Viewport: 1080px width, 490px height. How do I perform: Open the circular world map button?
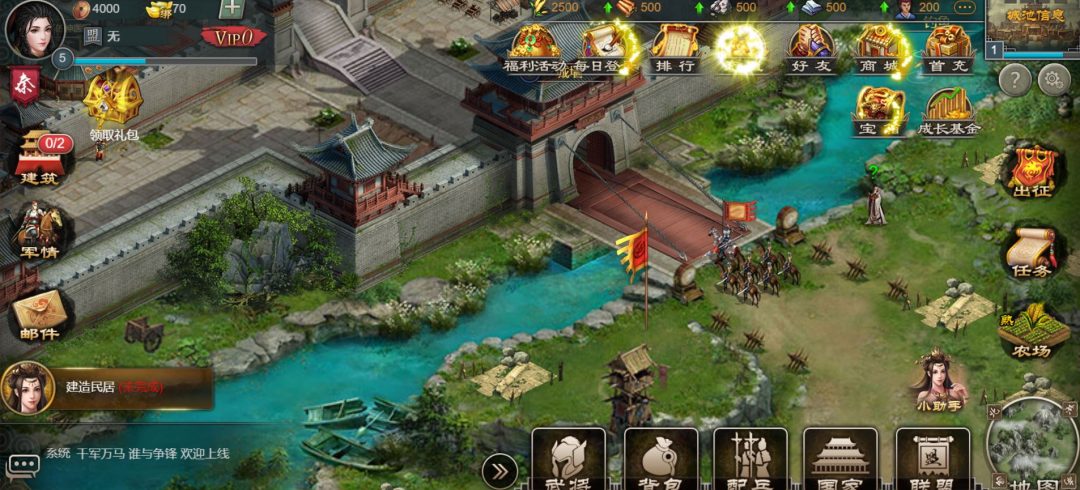click(1033, 445)
